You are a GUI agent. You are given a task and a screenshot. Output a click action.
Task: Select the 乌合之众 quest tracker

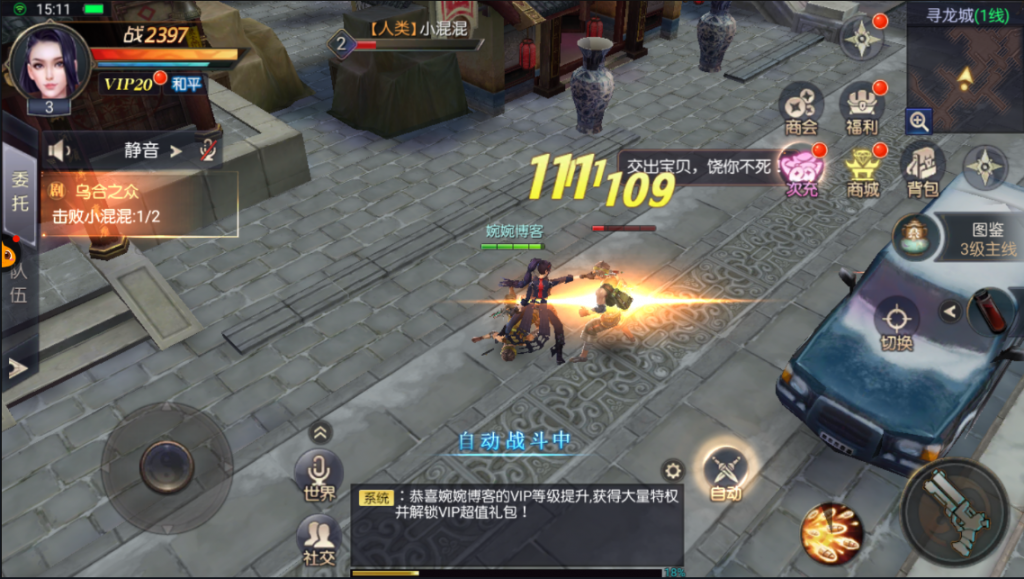click(140, 203)
